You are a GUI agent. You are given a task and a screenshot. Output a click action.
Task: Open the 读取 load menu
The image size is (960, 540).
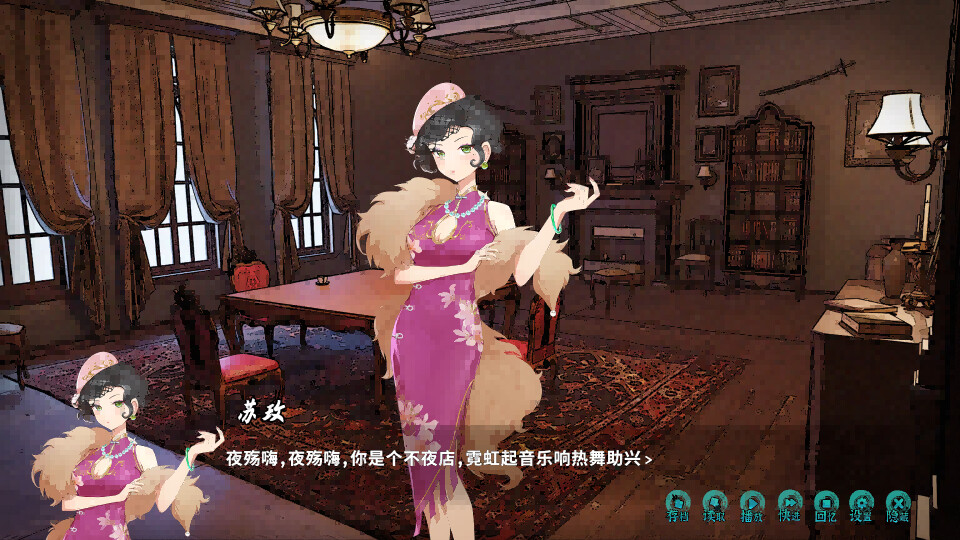click(714, 506)
